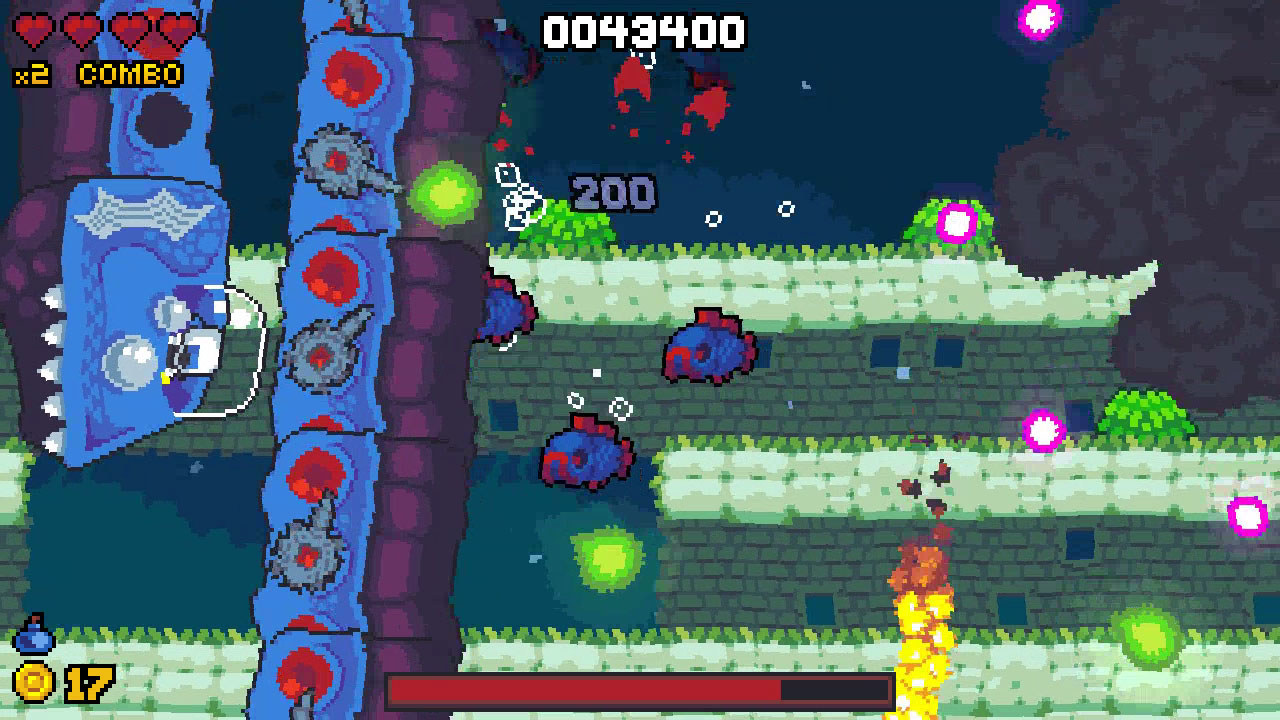The height and width of the screenshot is (720, 1280).
Task: Click the x2 combo multiplier label
Action: (x=30, y=72)
